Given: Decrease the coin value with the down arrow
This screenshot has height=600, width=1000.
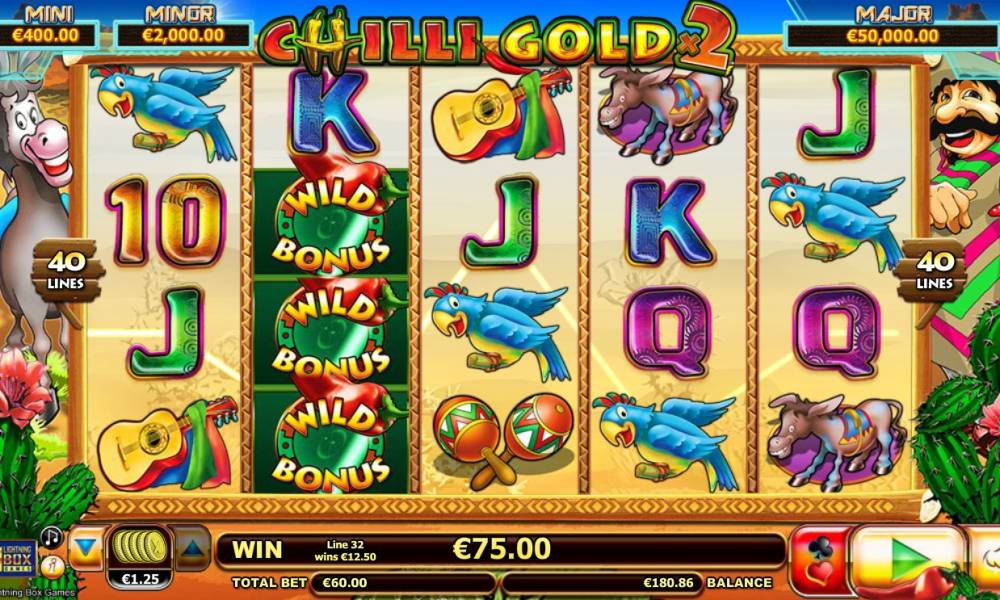Looking at the screenshot, I should (87, 548).
